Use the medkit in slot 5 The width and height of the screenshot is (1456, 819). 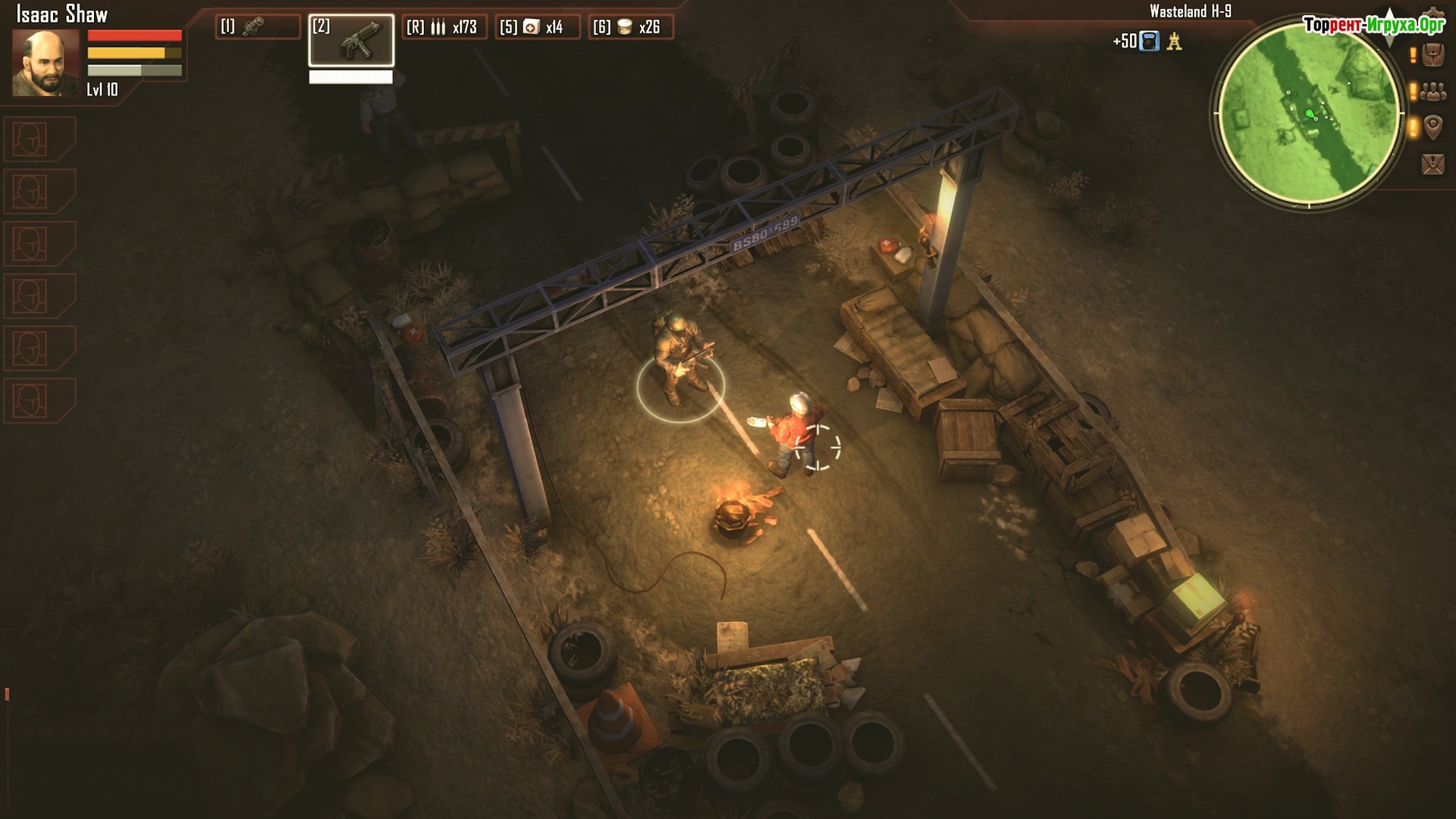tap(537, 27)
